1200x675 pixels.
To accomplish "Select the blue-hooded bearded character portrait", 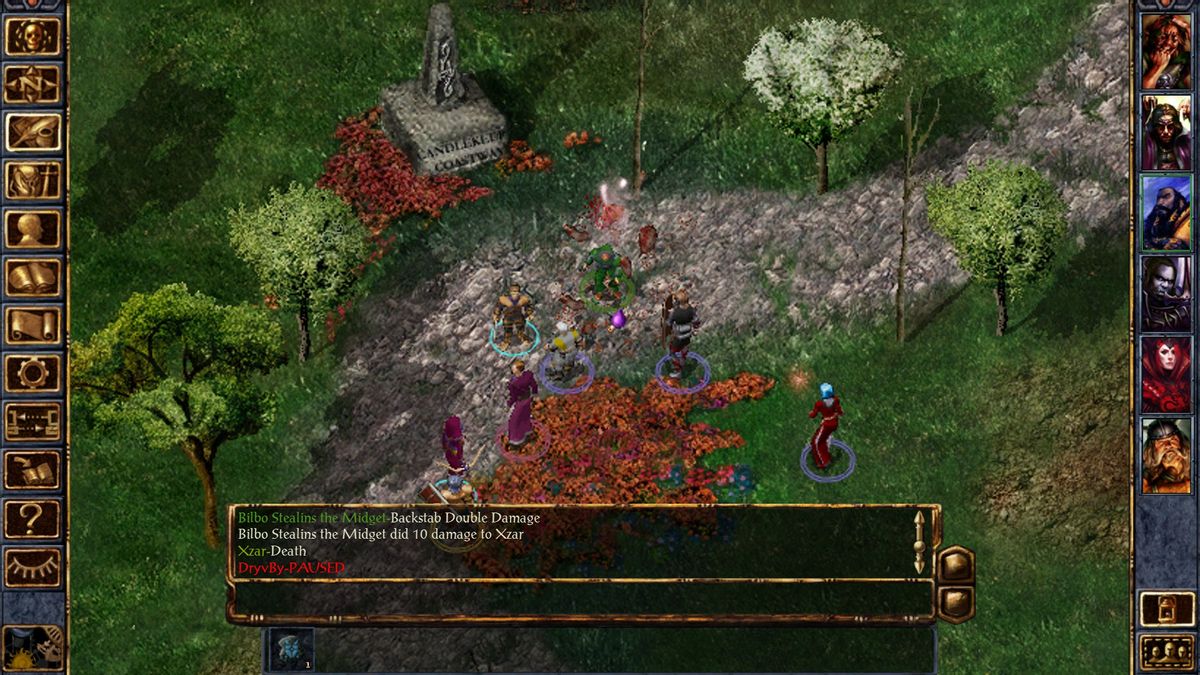I will coord(1166,213).
